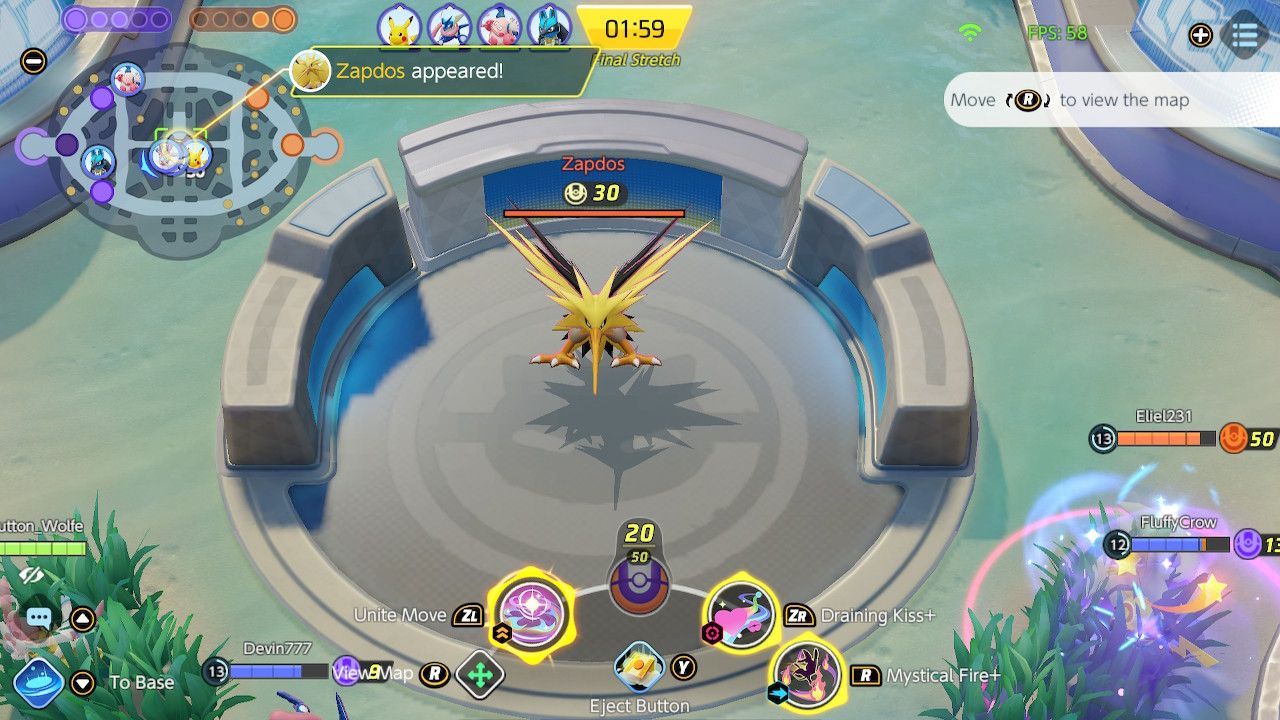Choose Mr. Mime's teammate portrait
Image resolution: width=1280 pixels, height=720 pixels.
(499, 25)
